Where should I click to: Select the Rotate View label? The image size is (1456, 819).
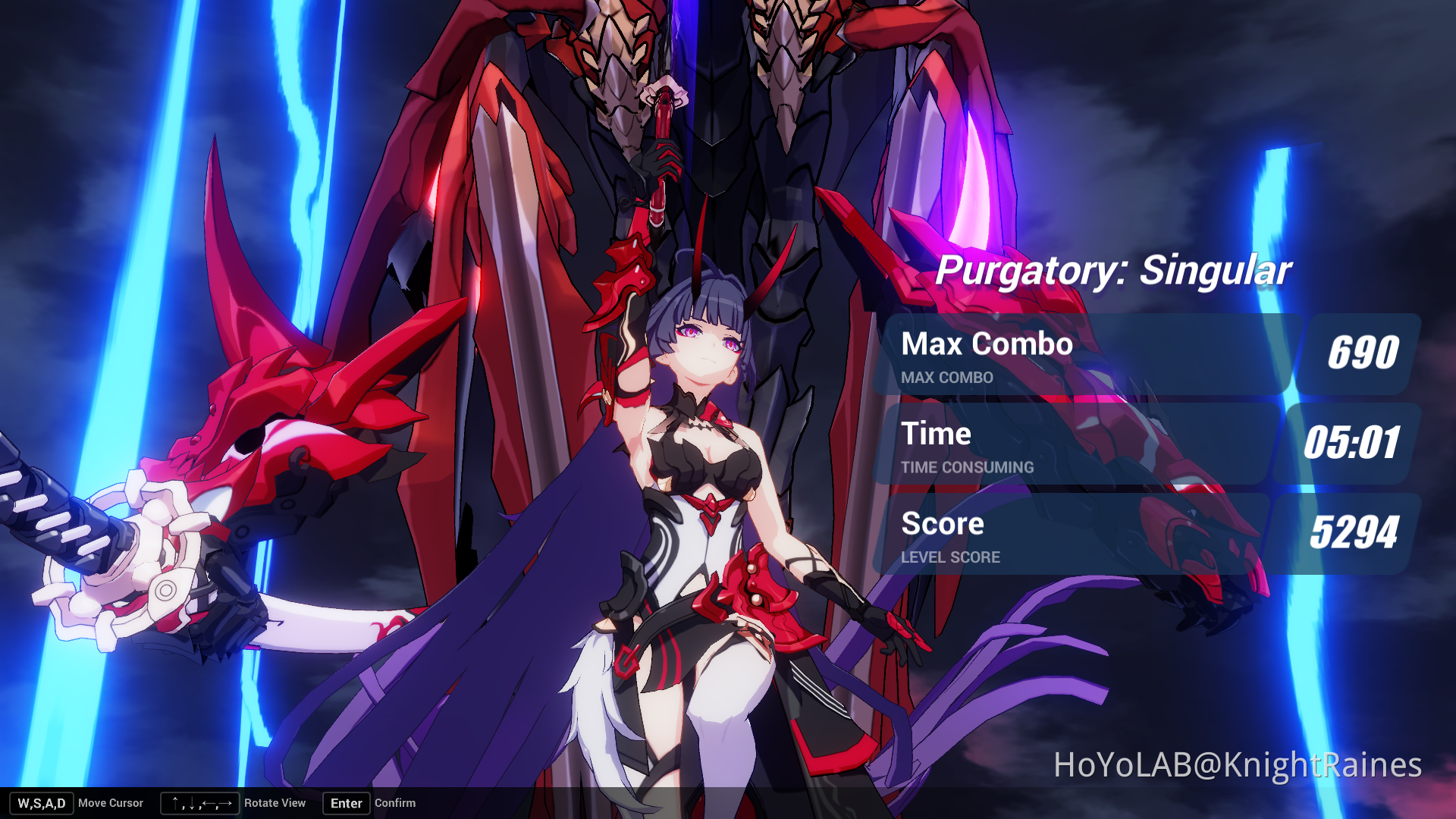(275, 803)
